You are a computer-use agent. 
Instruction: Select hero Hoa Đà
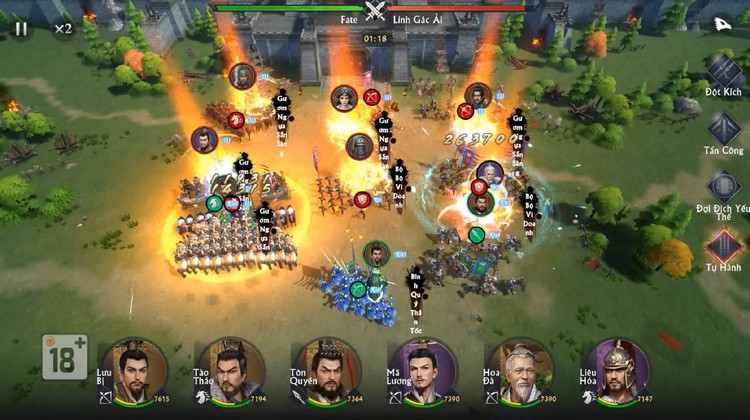(519, 370)
